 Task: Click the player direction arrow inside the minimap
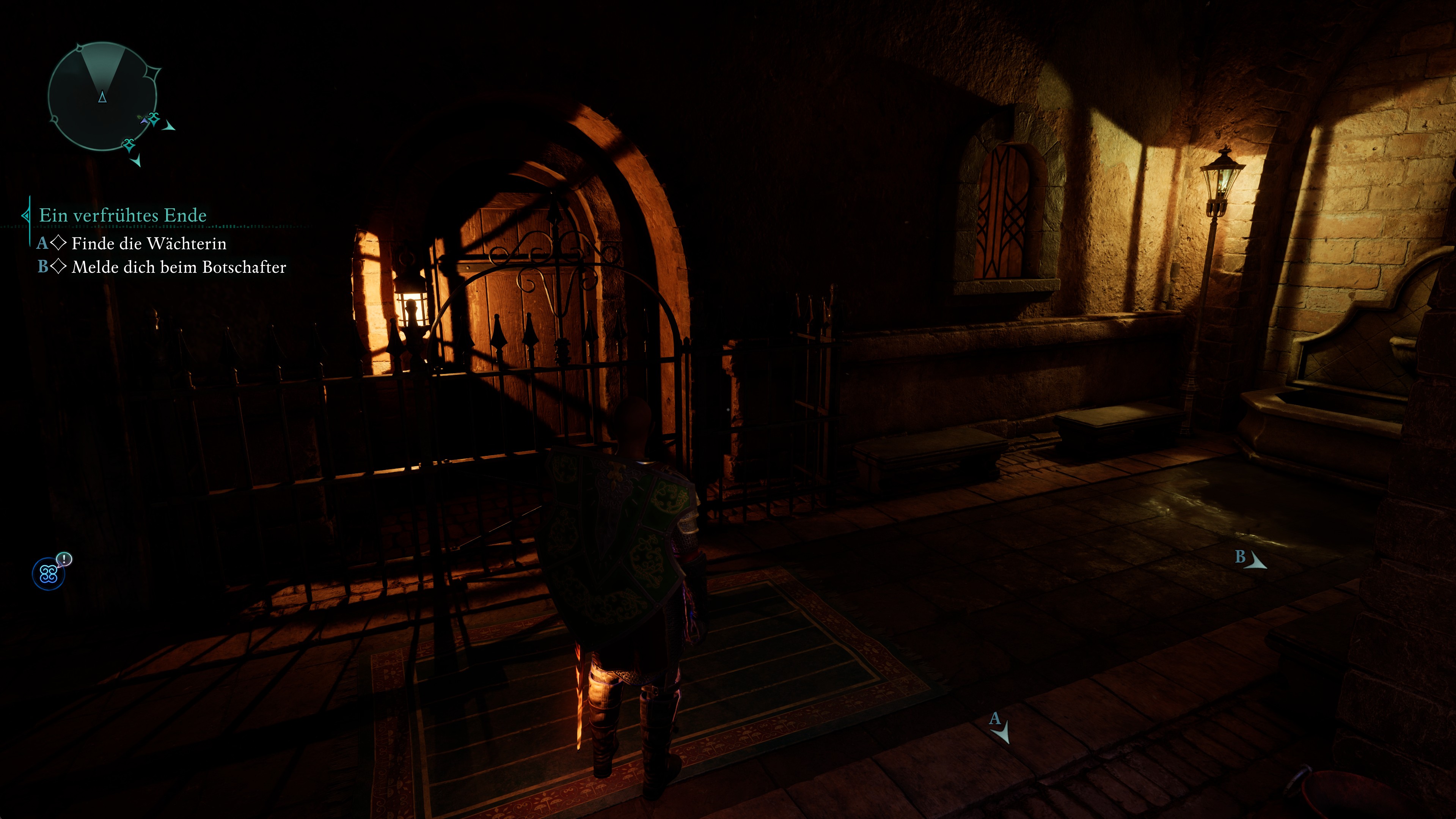[x=103, y=98]
